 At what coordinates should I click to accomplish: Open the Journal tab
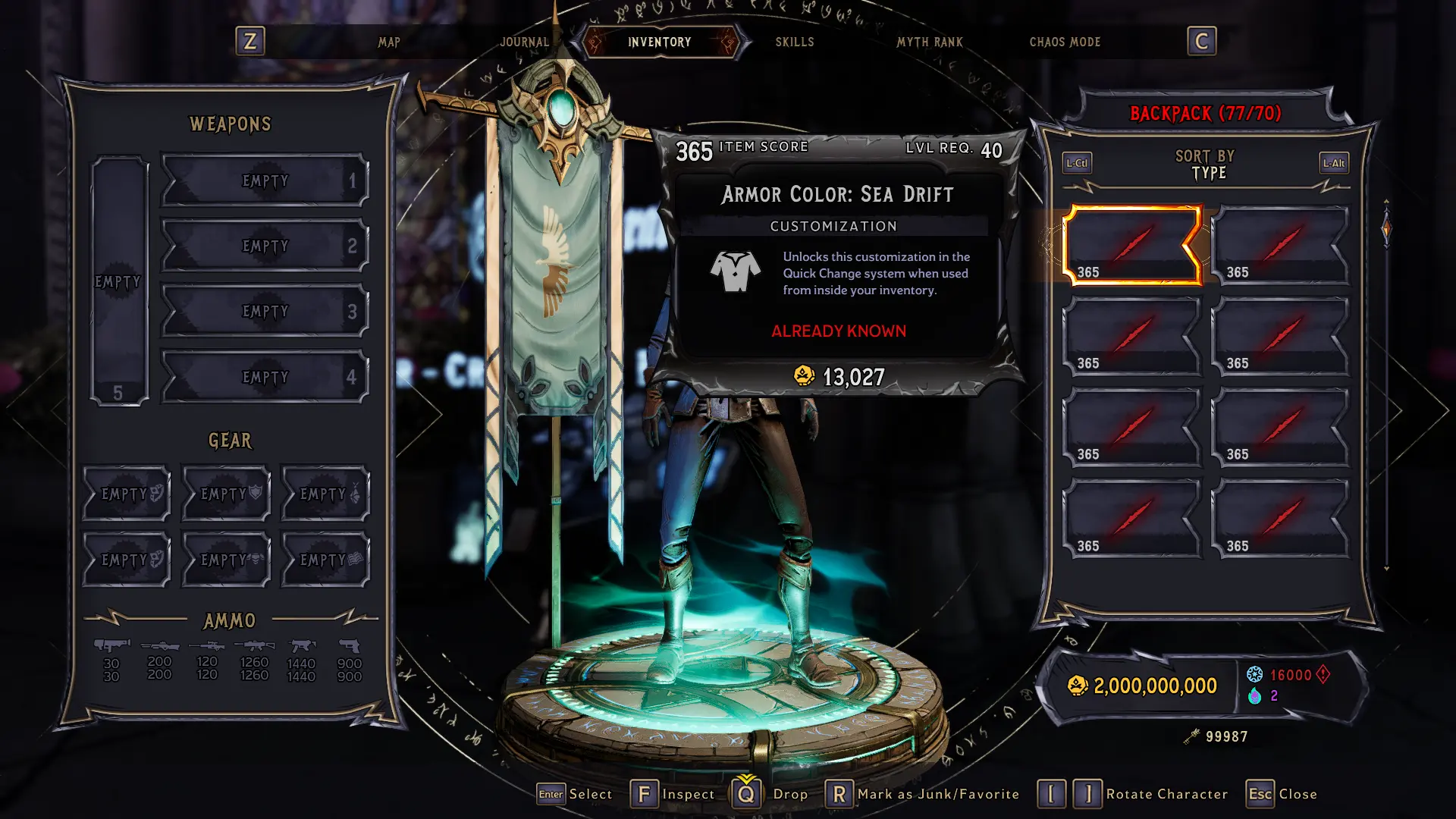[x=524, y=42]
